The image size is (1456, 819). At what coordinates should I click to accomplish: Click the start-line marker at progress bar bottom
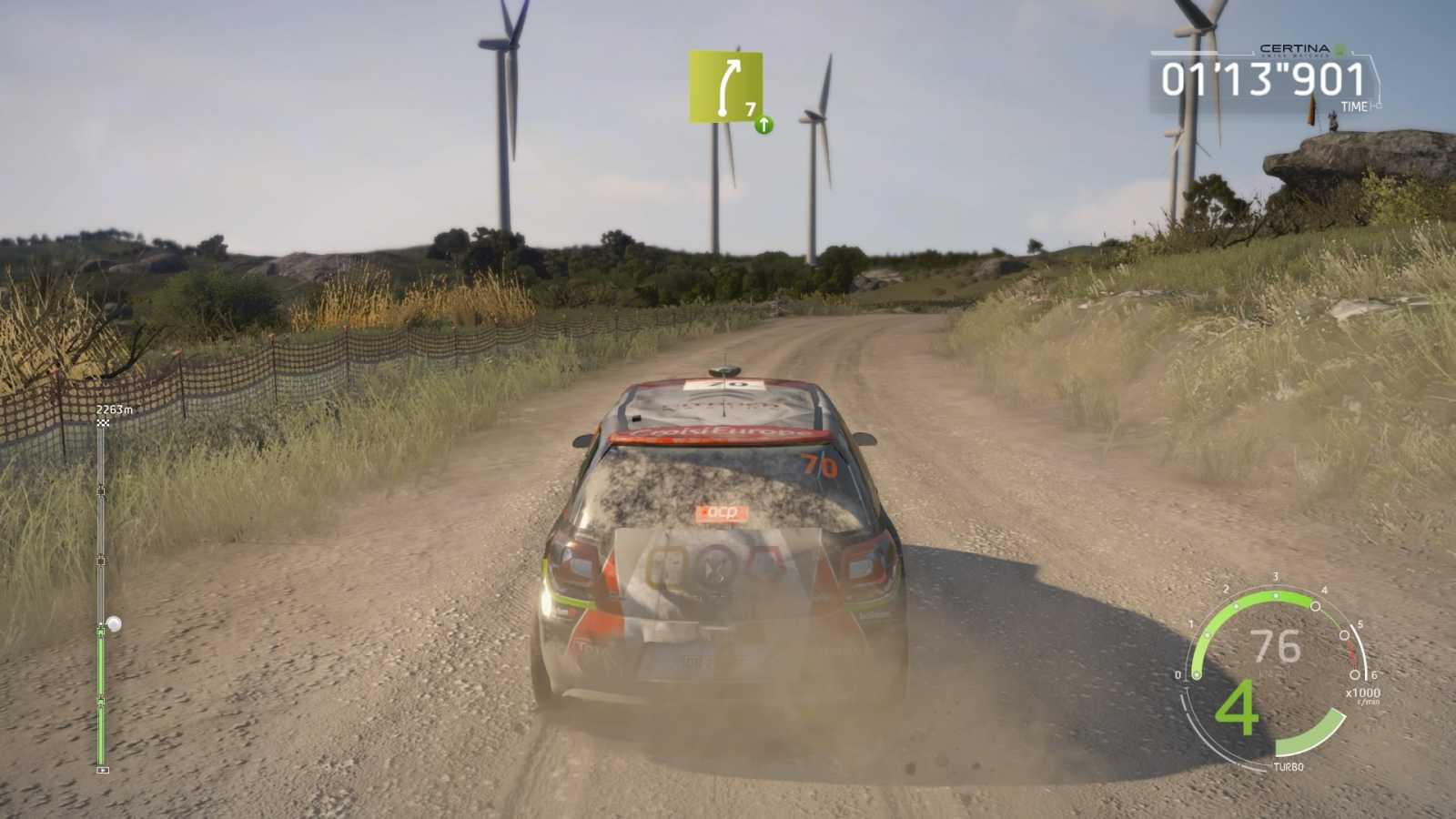(101, 768)
